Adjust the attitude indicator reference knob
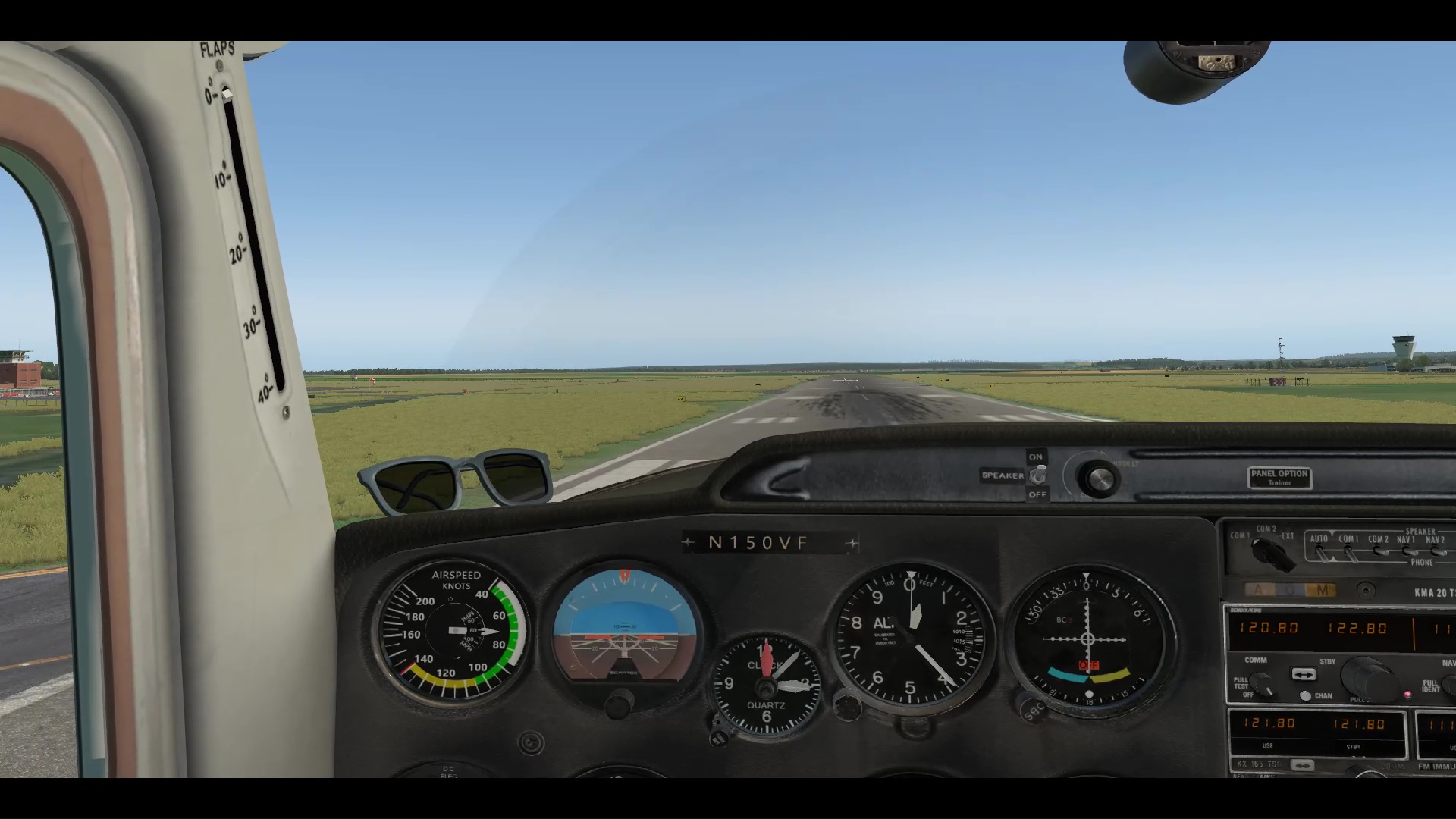 619,704
